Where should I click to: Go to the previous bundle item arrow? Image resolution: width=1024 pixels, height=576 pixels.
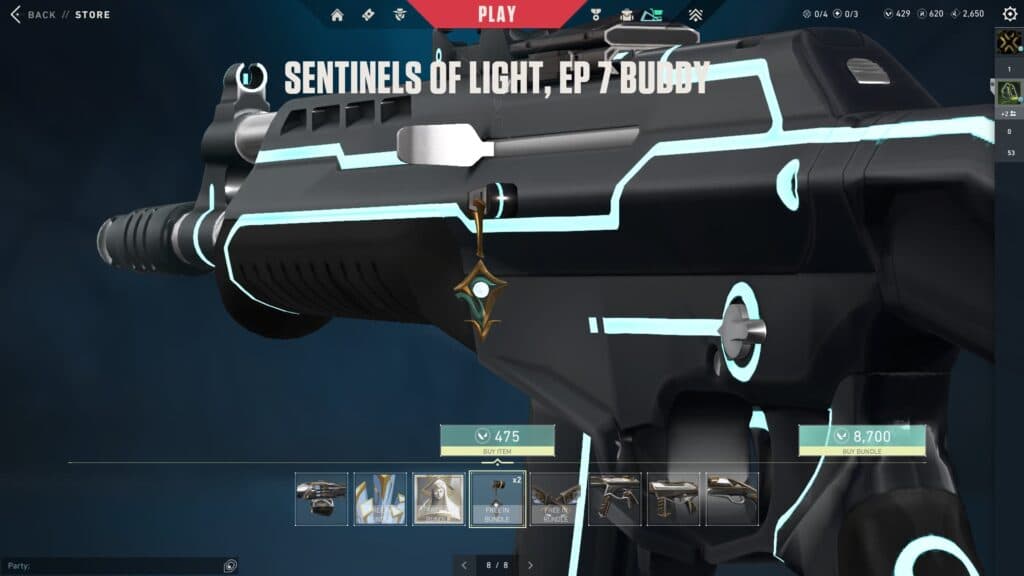pyautogui.click(x=463, y=565)
